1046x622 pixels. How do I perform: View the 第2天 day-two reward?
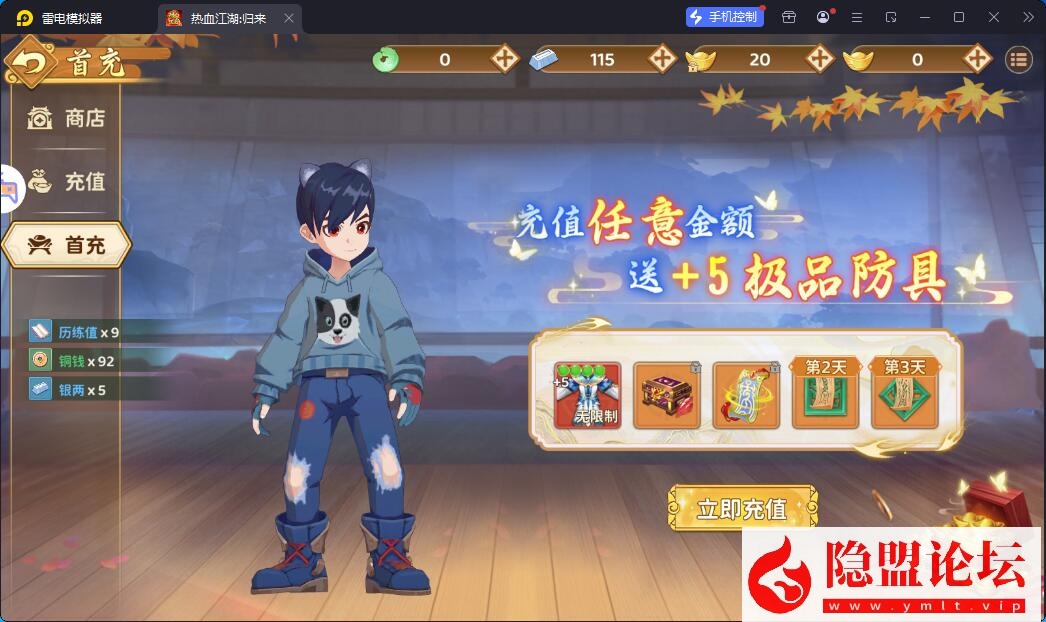click(825, 395)
